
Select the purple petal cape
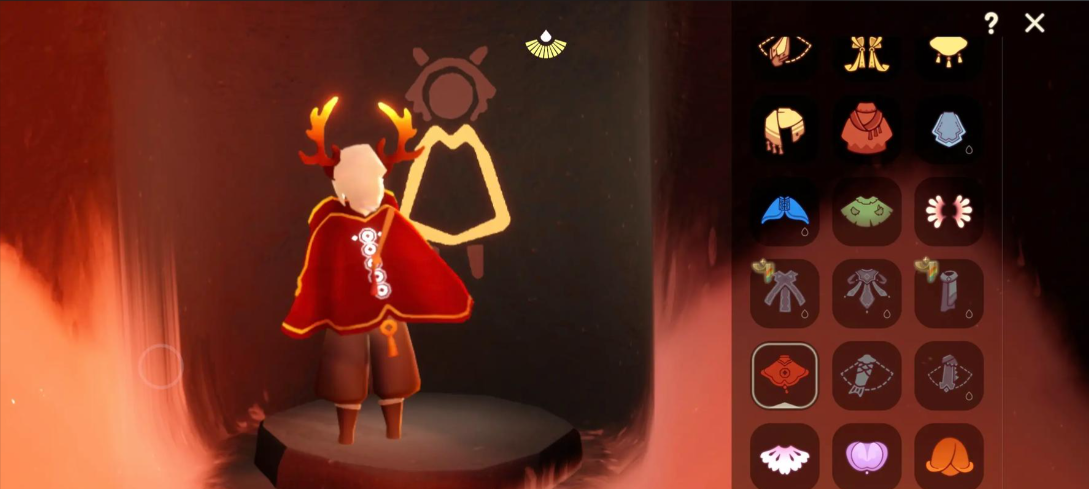point(866,456)
